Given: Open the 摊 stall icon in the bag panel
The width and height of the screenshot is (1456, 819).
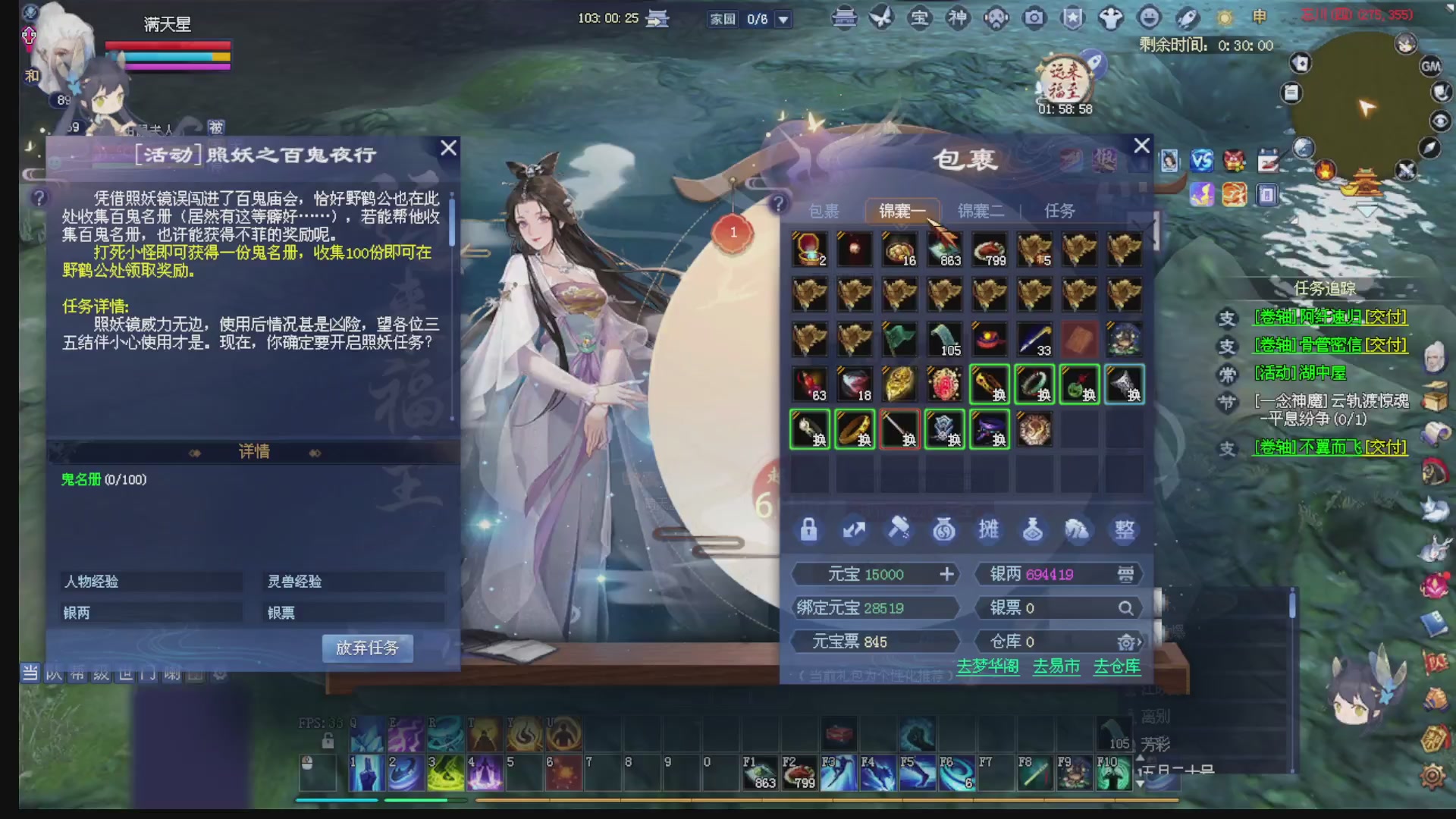Looking at the screenshot, I should tap(990, 530).
